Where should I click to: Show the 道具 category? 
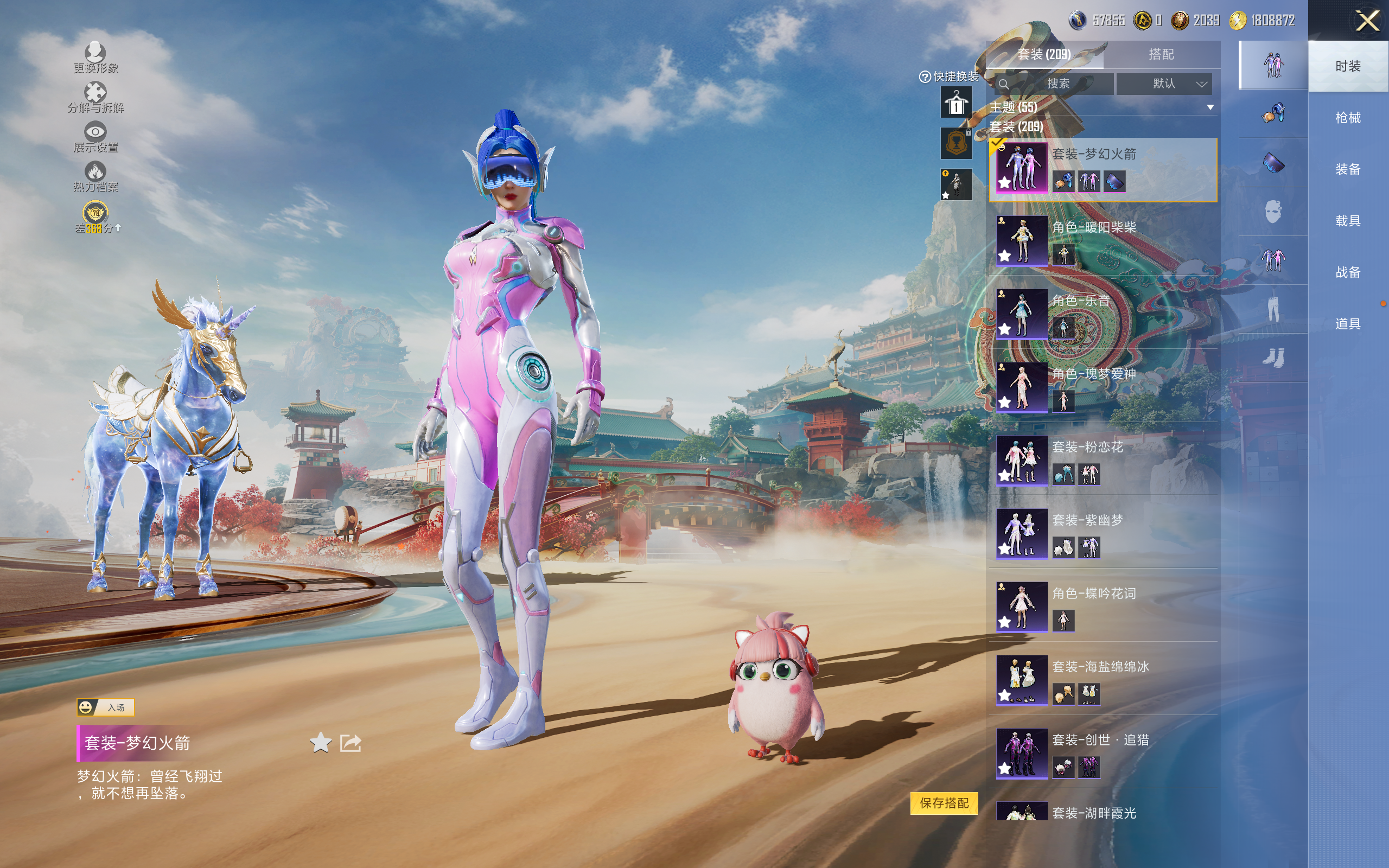coord(1348,324)
